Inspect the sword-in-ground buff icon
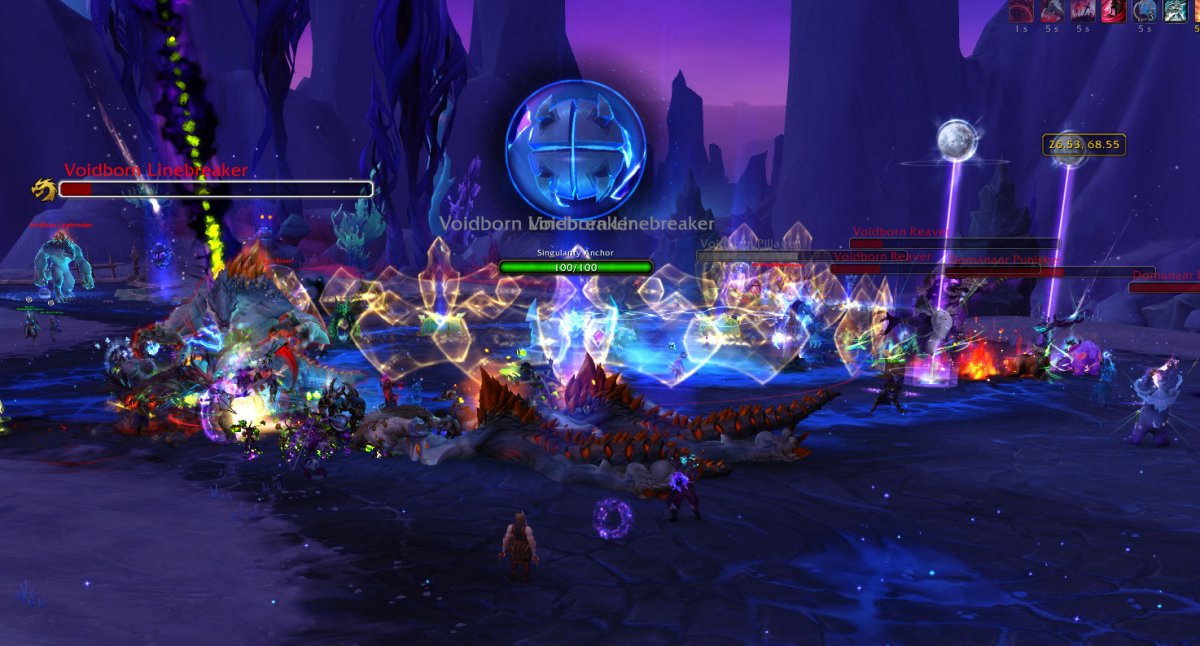 1083,12
